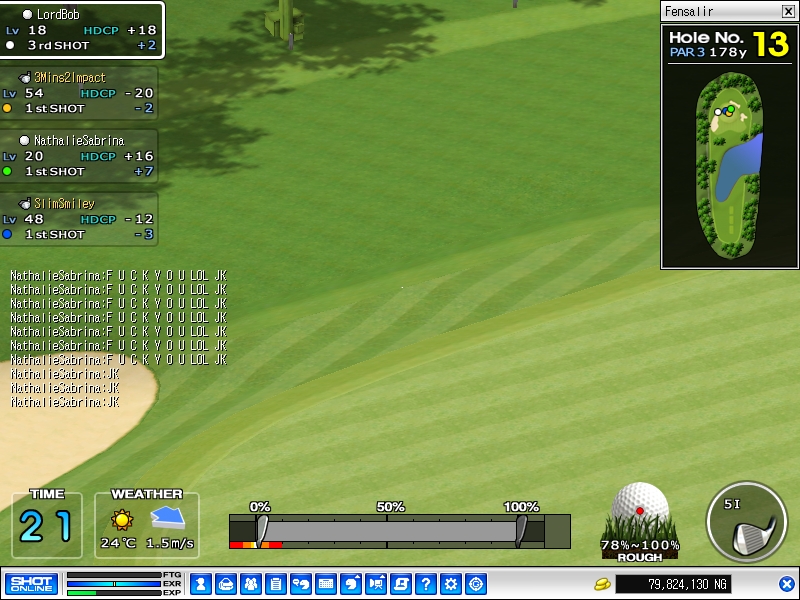800x600 pixels.
Task: Select LordBob's player panel
Action: point(81,30)
